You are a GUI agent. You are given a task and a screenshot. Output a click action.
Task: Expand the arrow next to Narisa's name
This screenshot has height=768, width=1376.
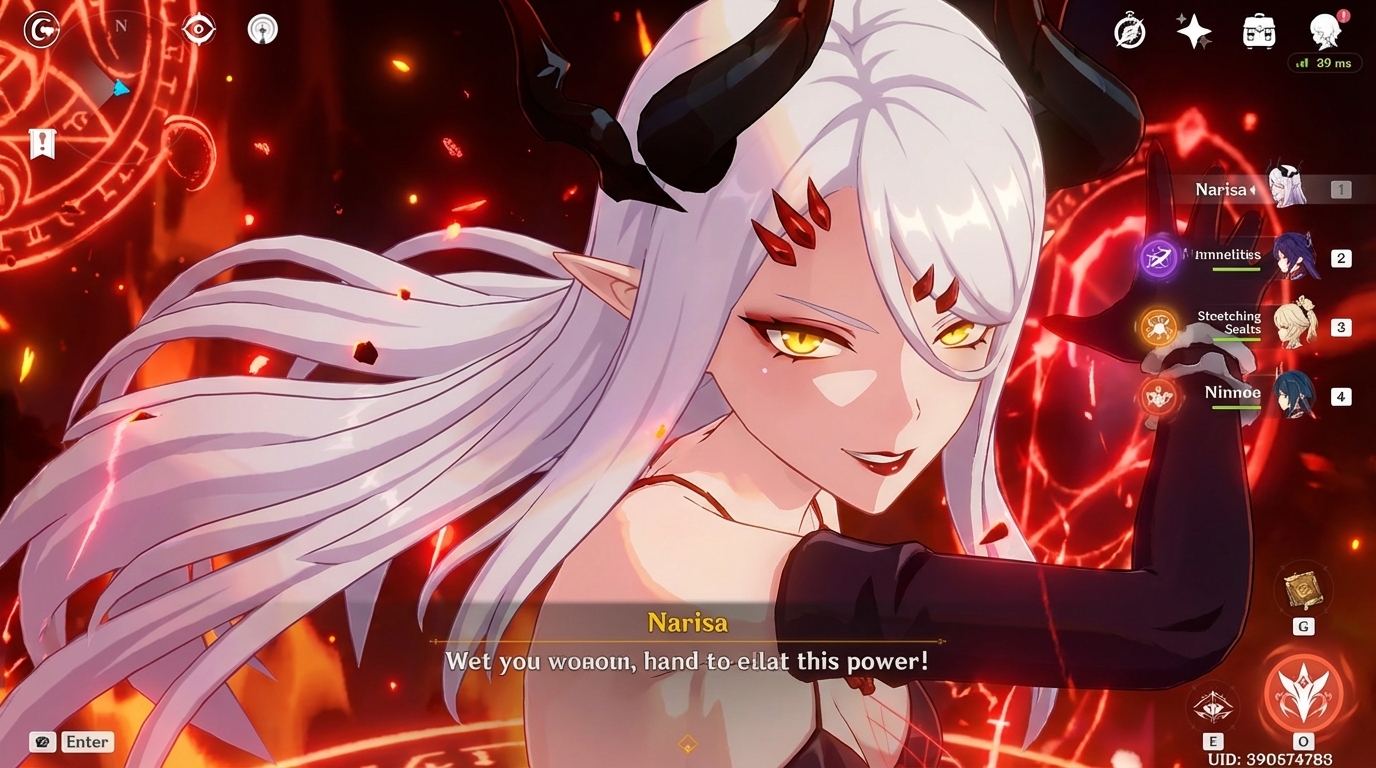[x=1253, y=189]
